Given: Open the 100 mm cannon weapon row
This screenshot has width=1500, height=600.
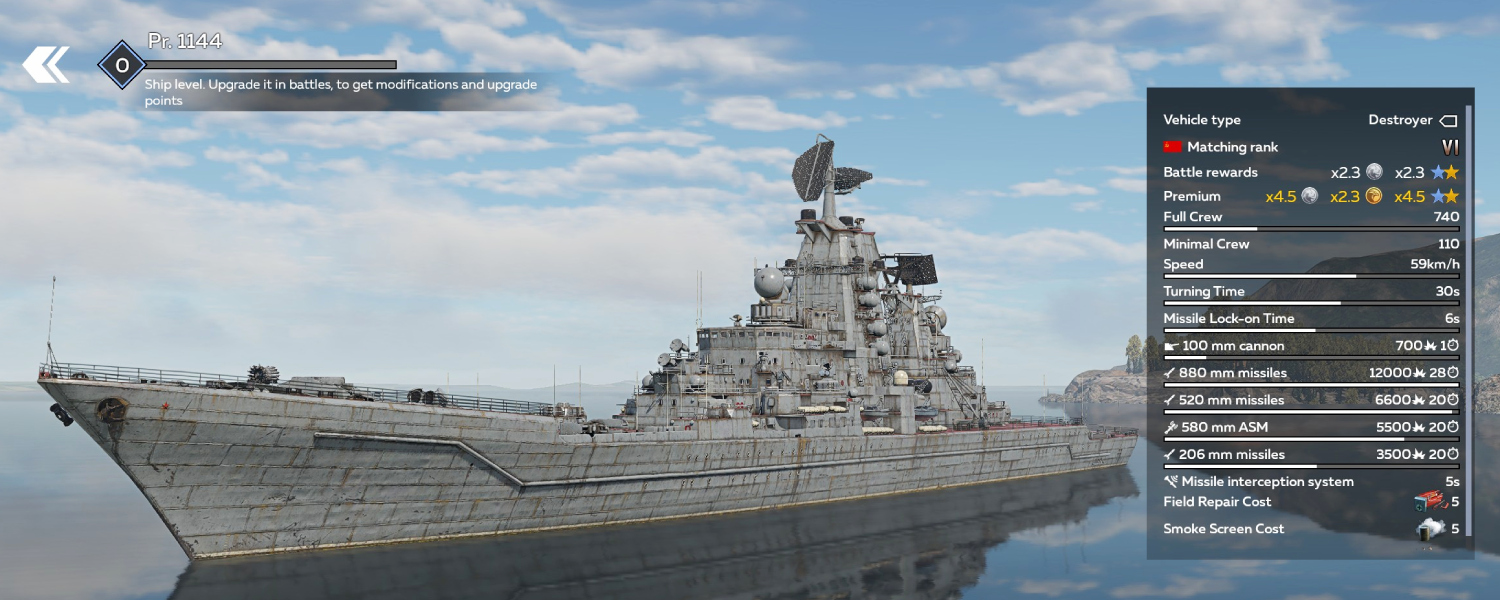Looking at the screenshot, I should tap(1310, 346).
